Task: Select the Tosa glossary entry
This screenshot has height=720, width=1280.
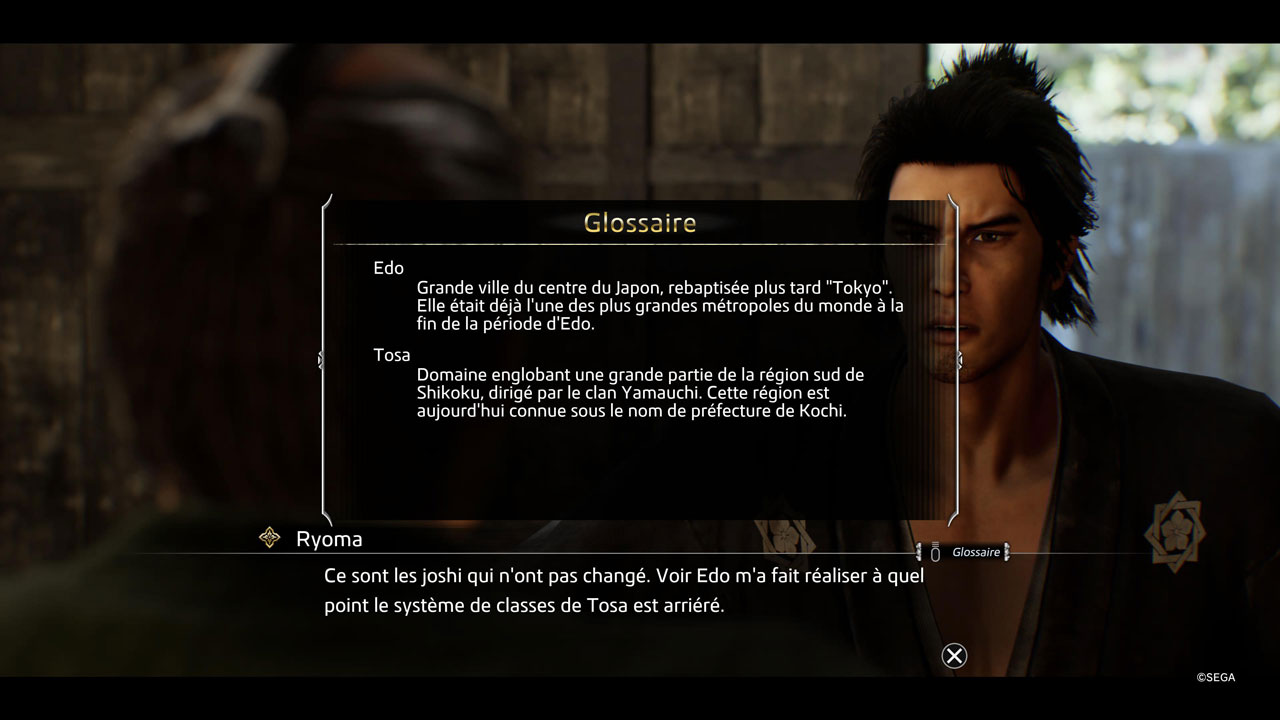Action: (x=392, y=355)
